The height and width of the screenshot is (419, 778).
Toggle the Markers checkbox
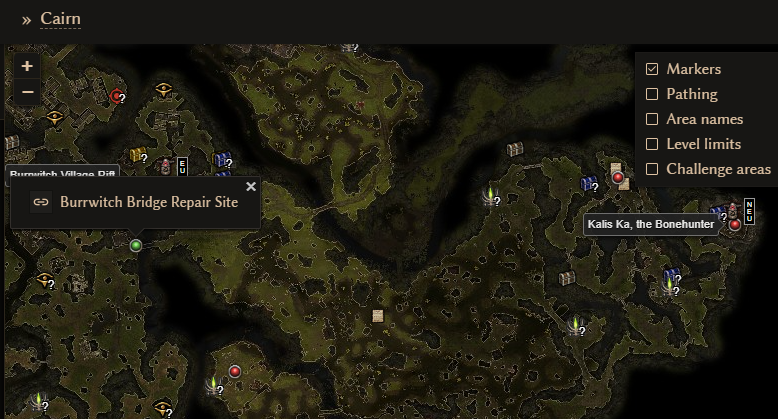pyautogui.click(x=652, y=69)
